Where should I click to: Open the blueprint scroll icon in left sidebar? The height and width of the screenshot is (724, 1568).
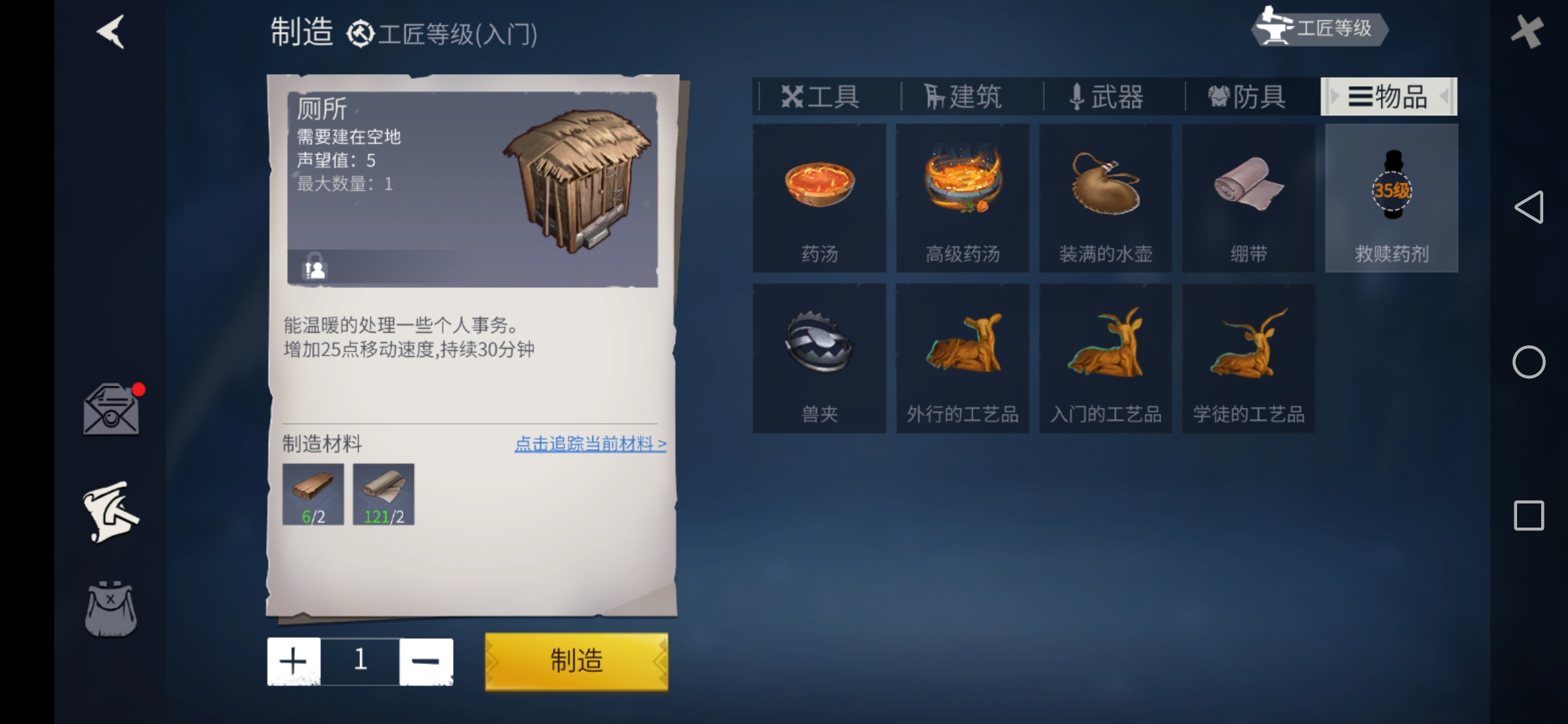point(111,513)
